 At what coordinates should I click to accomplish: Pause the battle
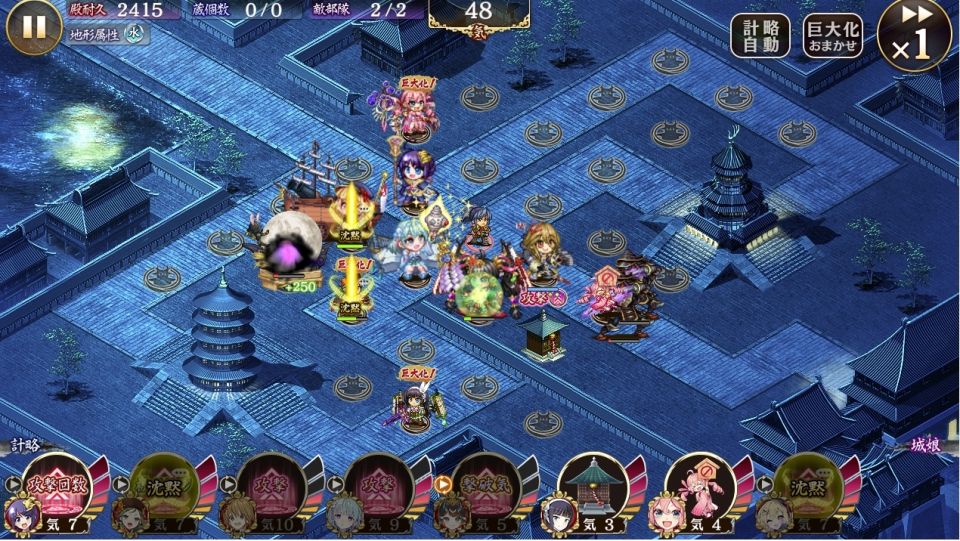click(x=34, y=28)
